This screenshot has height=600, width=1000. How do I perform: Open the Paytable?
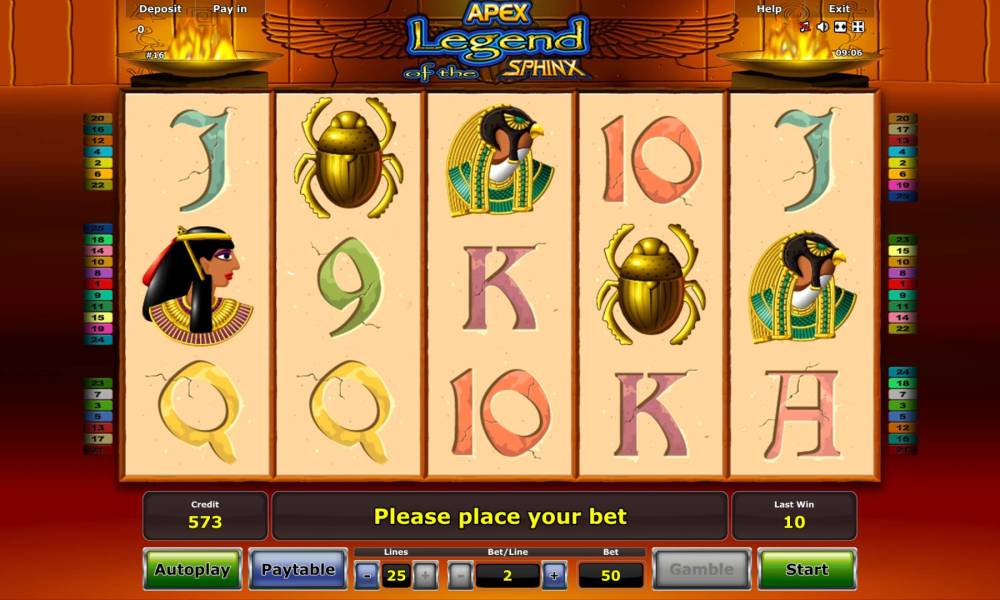[298, 569]
